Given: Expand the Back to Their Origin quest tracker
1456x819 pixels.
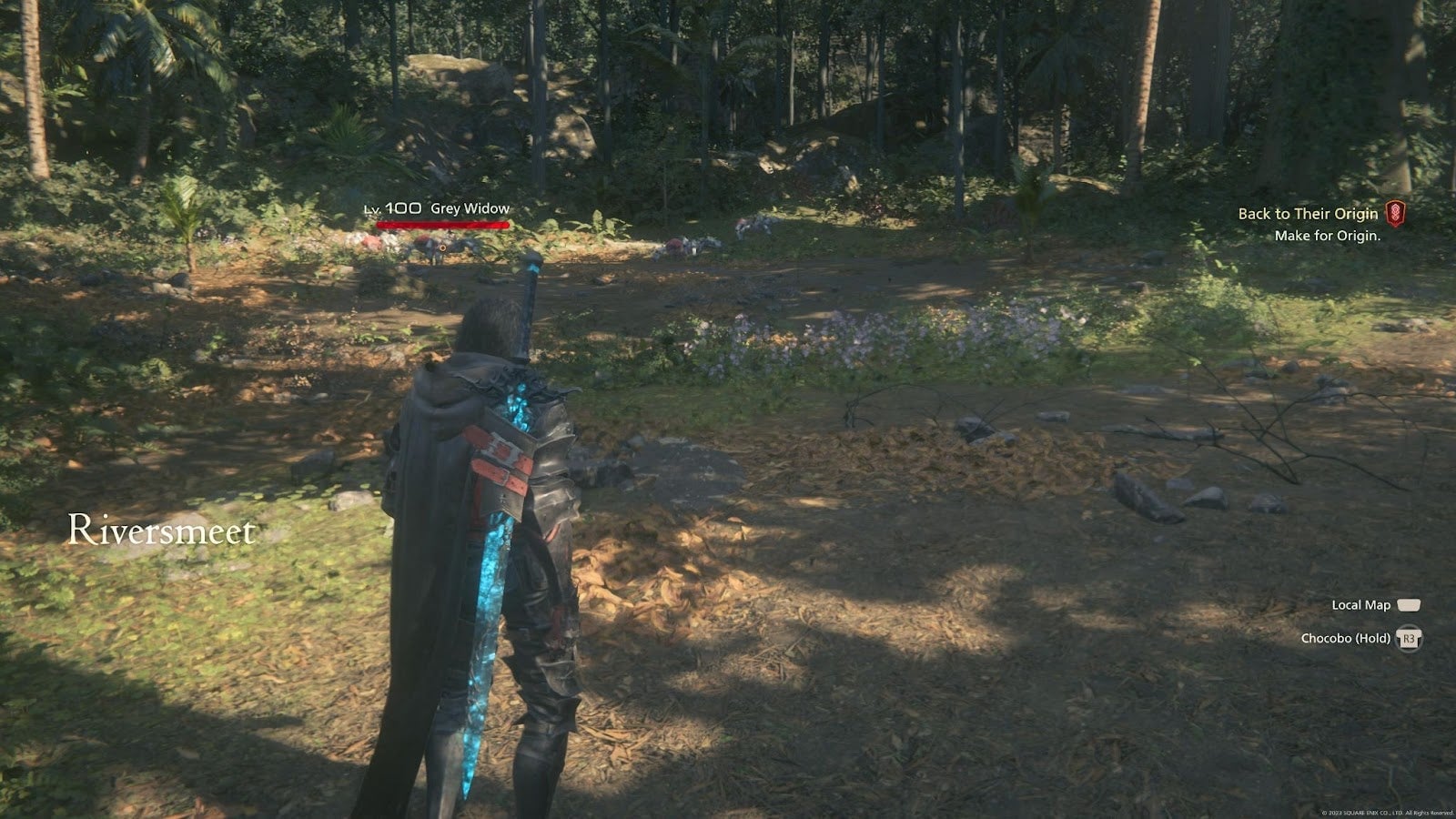Looking at the screenshot, I should 1307,217.
